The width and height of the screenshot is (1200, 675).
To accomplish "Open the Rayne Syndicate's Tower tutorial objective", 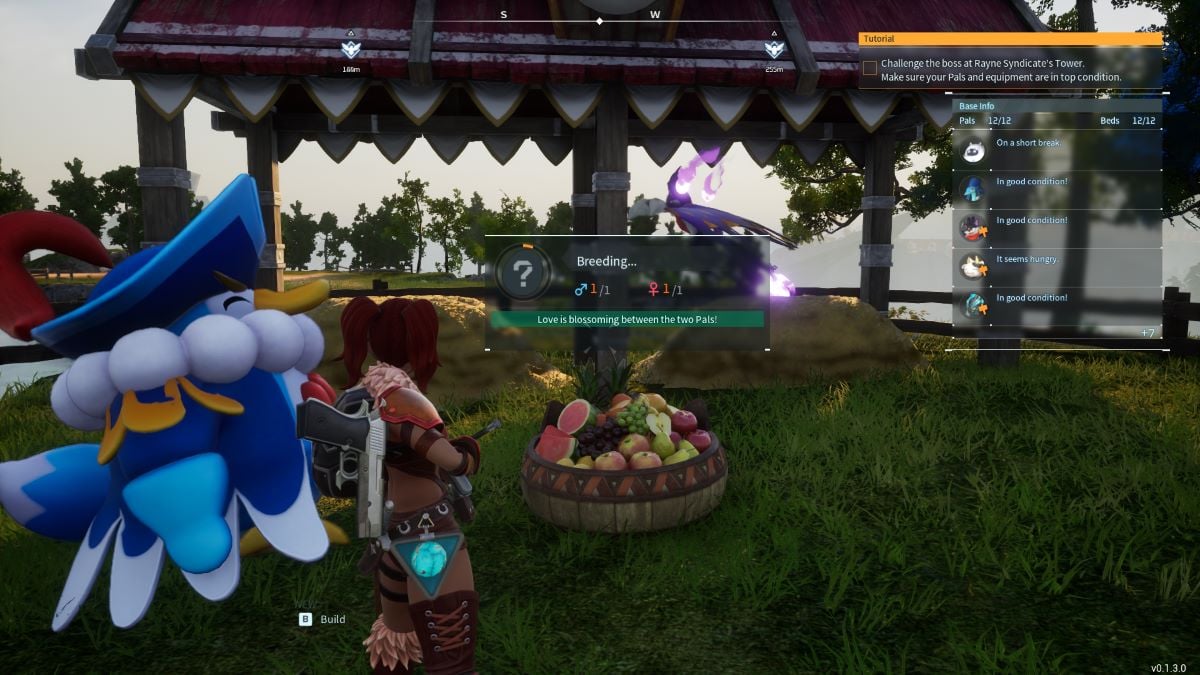I will point(1000,70).
